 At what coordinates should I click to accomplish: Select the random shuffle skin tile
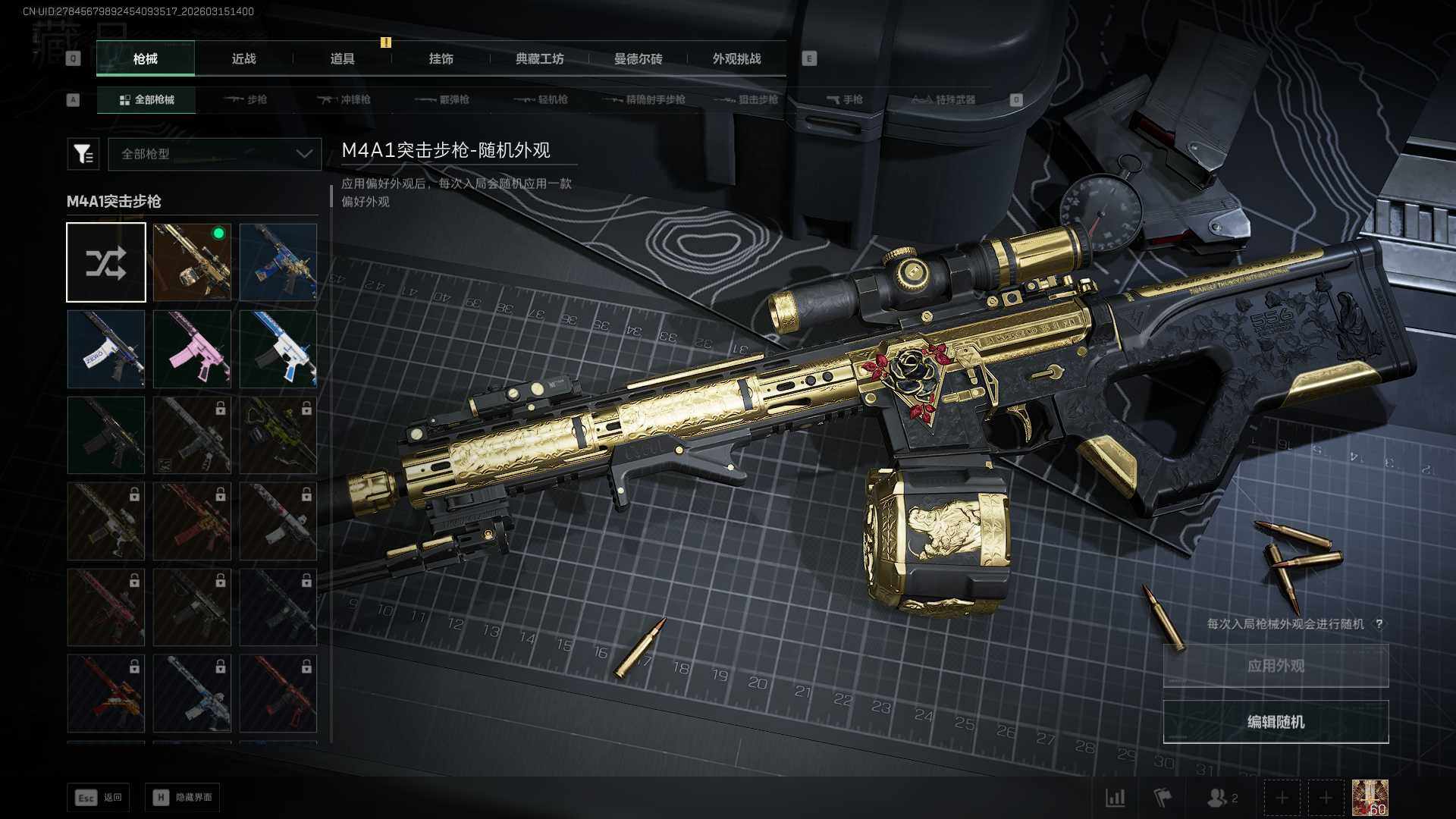tap(106, 262)
